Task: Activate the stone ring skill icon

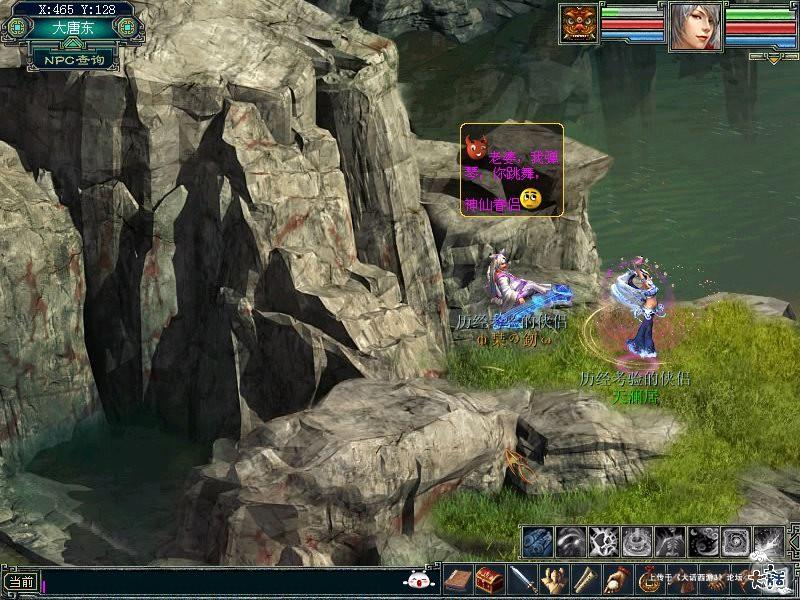Action: point(638,542)
